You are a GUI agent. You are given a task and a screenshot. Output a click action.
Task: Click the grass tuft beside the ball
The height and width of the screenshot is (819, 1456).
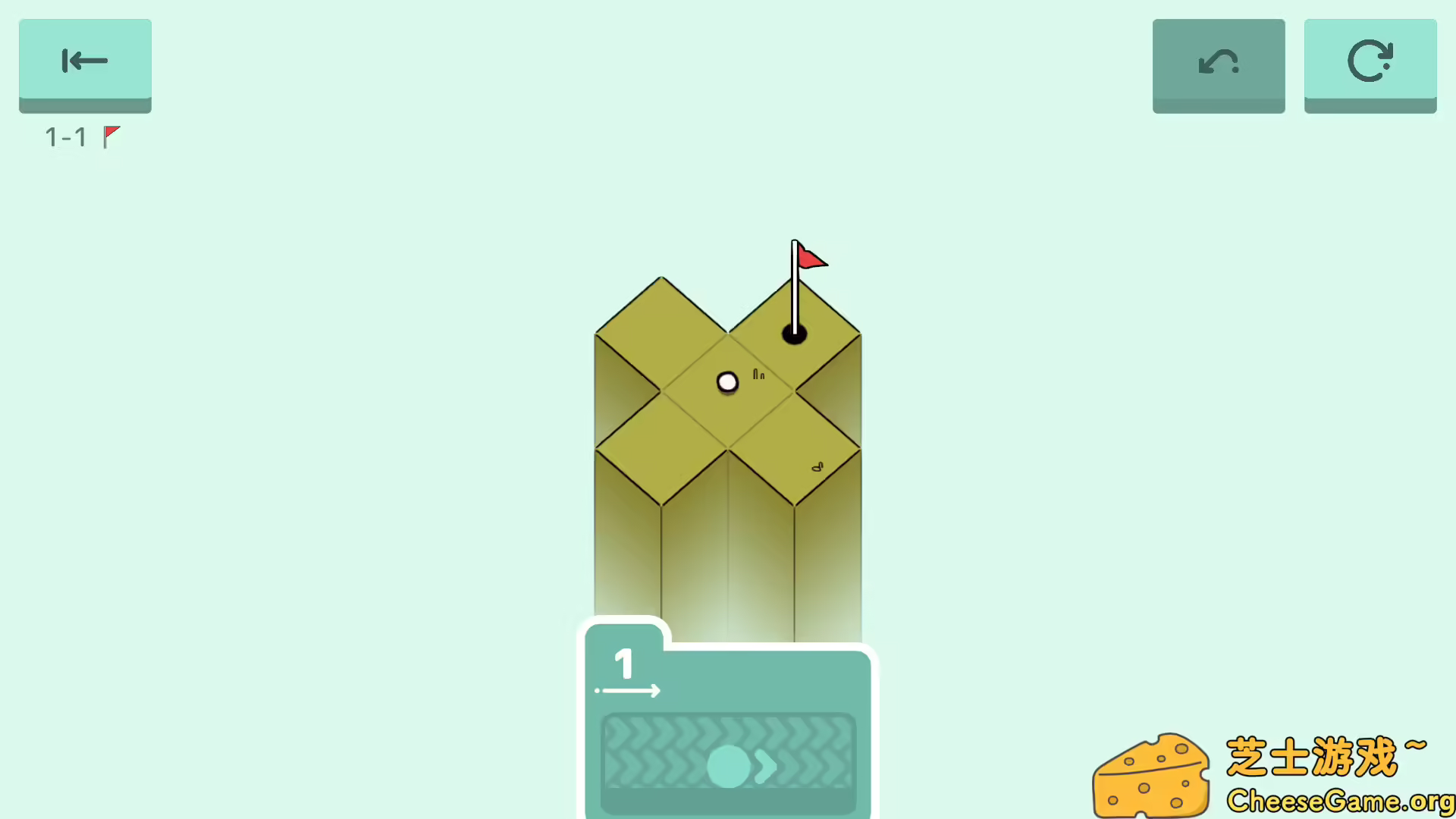pos(758,375)
